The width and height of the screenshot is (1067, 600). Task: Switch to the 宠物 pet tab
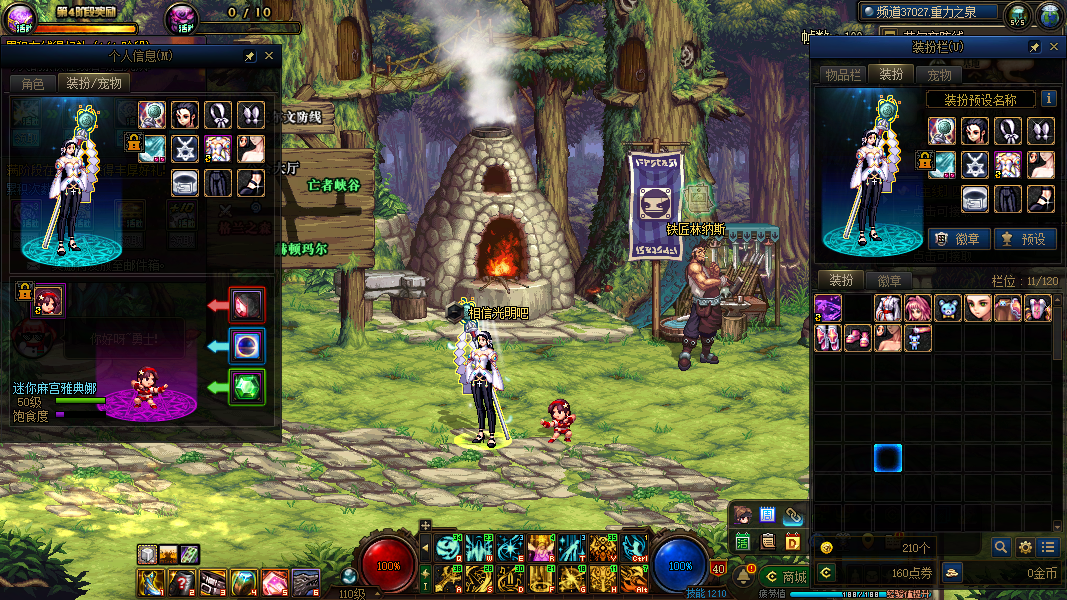[939, 75]
